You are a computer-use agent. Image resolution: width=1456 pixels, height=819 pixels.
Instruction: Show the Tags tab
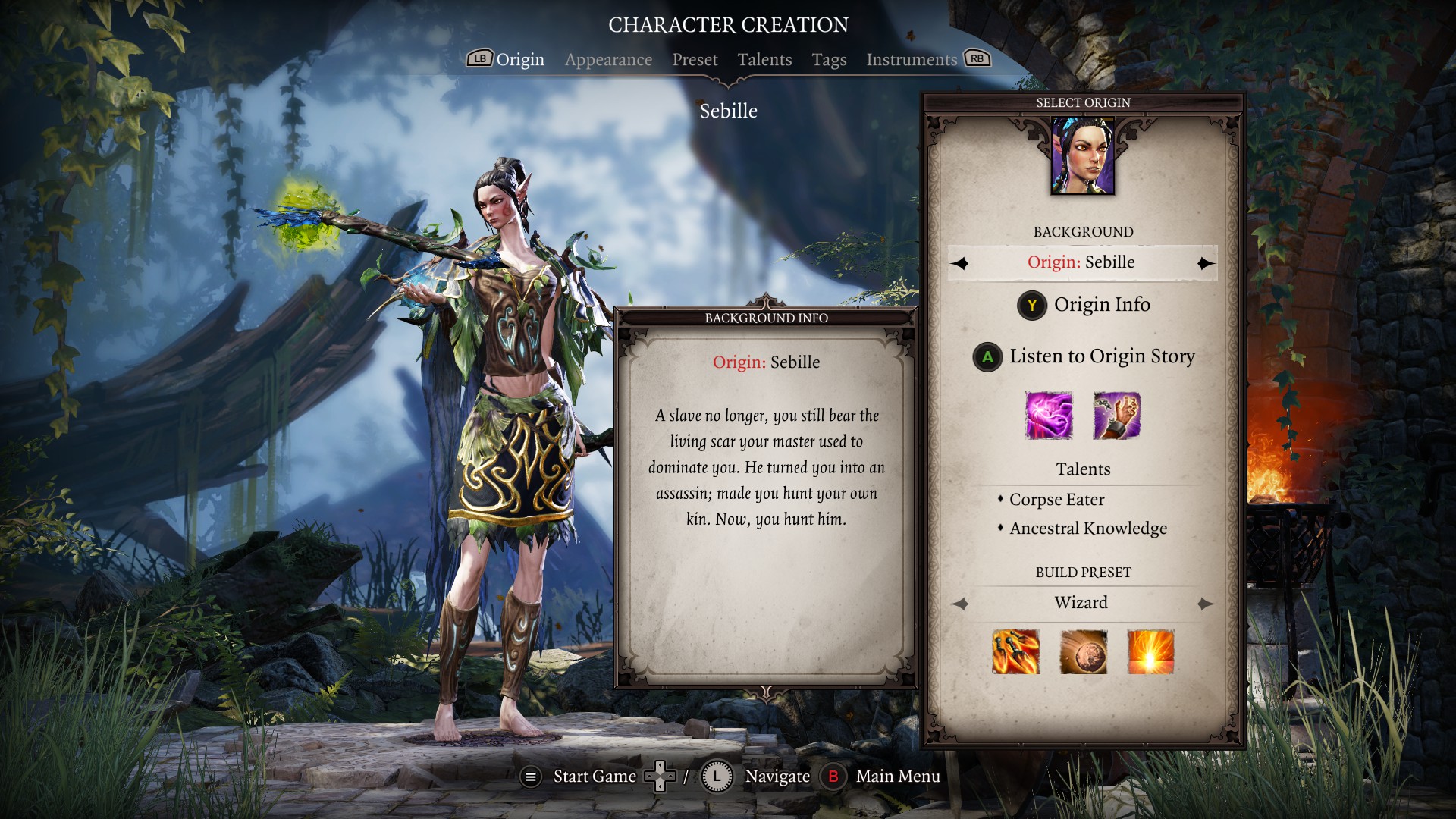(829, 59)
